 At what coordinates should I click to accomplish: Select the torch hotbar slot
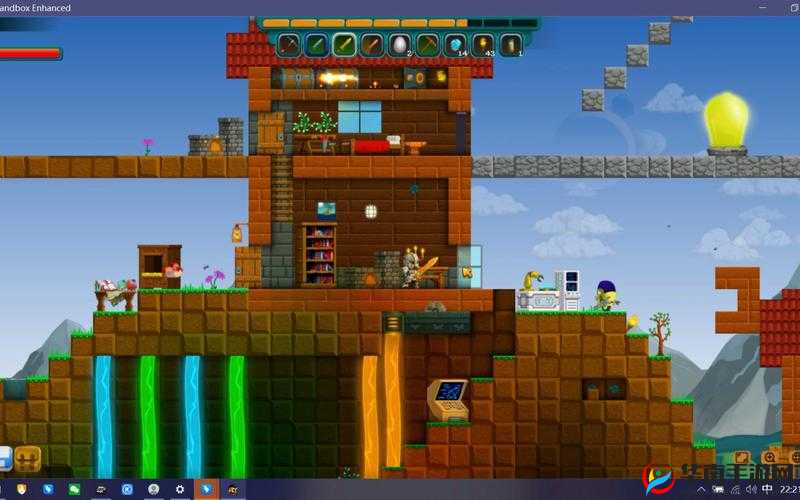(x=484, y=44)
